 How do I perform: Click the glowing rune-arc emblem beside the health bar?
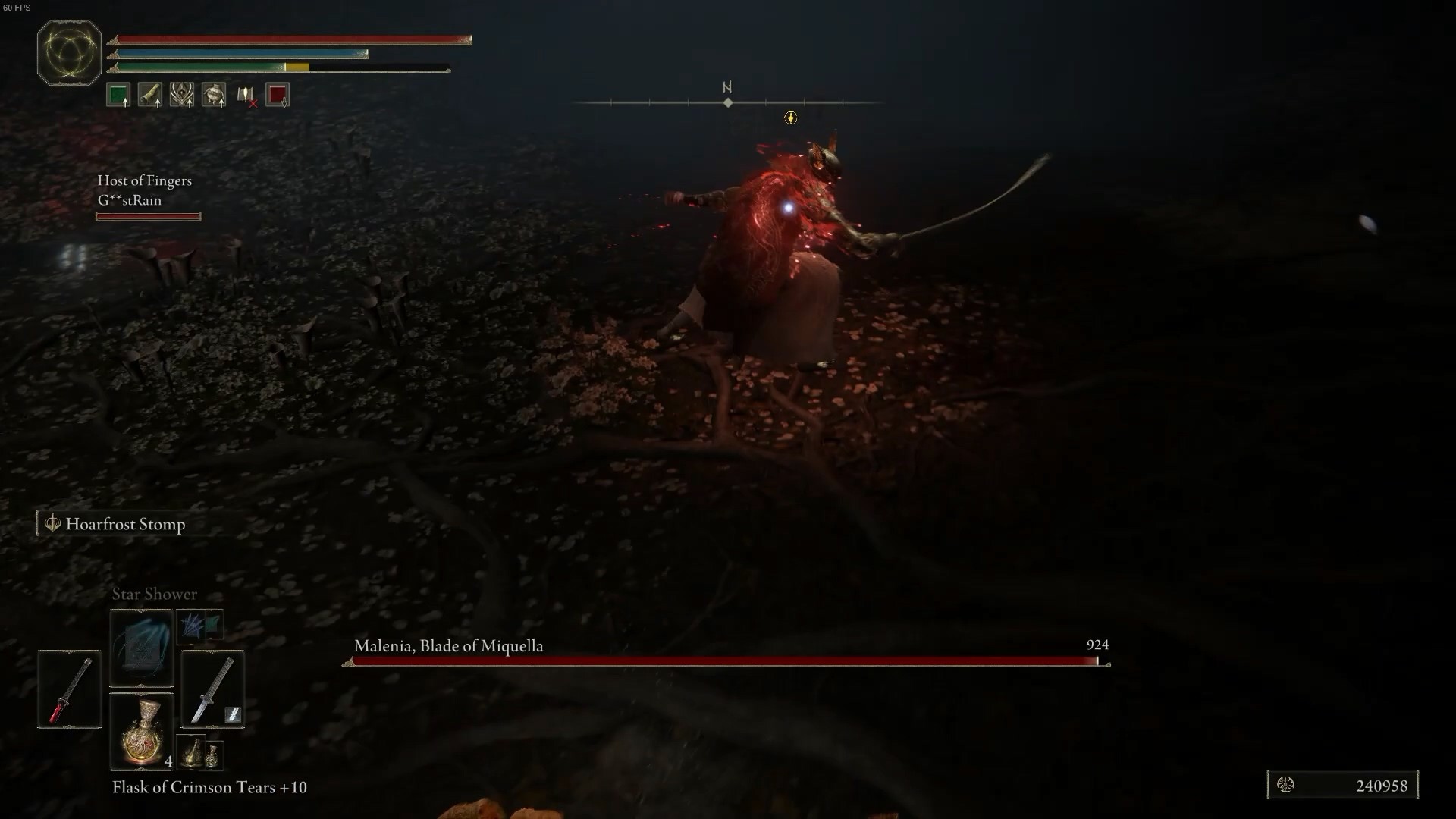[x=69, y=53]
